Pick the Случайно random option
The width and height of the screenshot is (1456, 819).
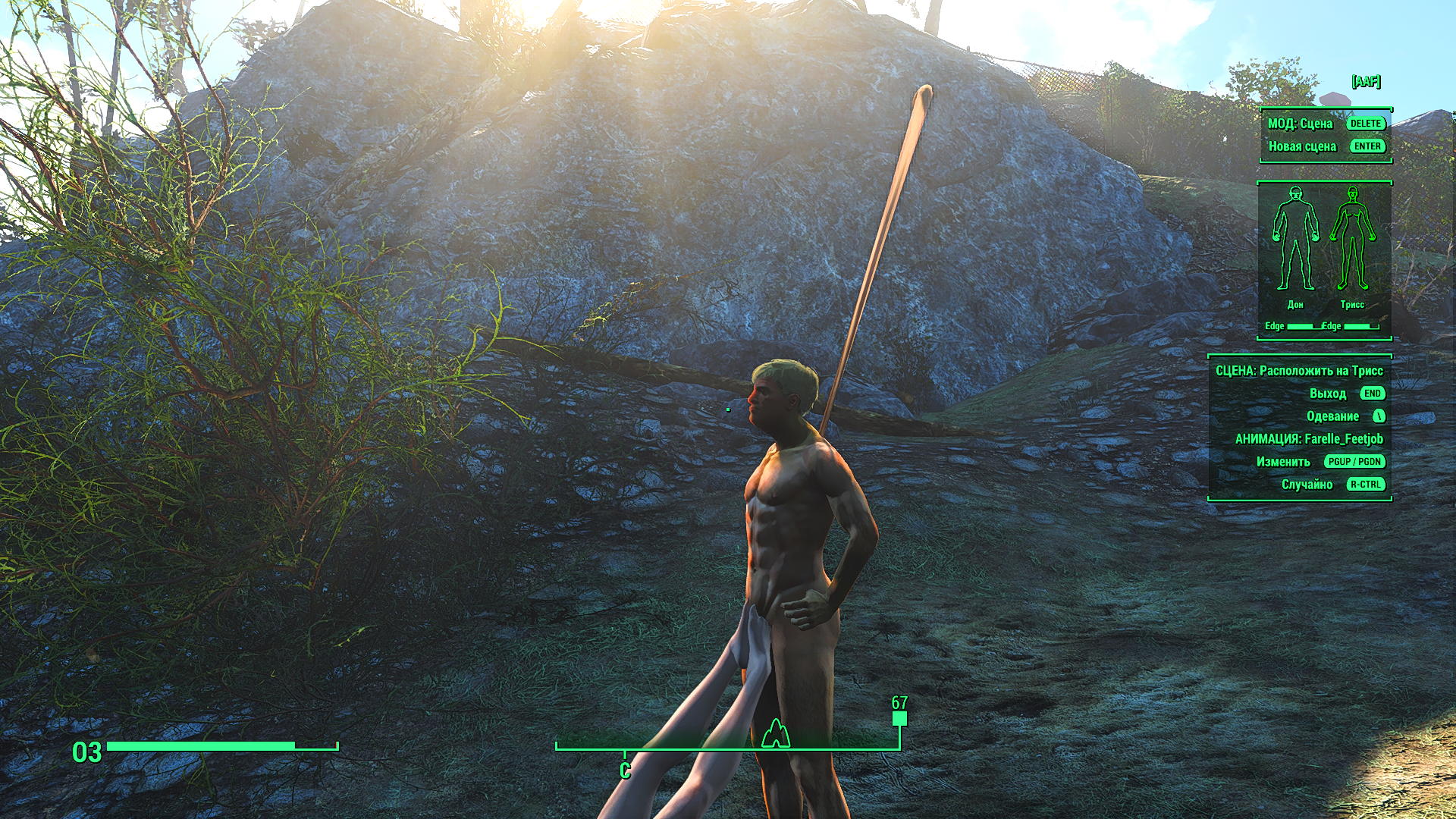(1307, 485)
